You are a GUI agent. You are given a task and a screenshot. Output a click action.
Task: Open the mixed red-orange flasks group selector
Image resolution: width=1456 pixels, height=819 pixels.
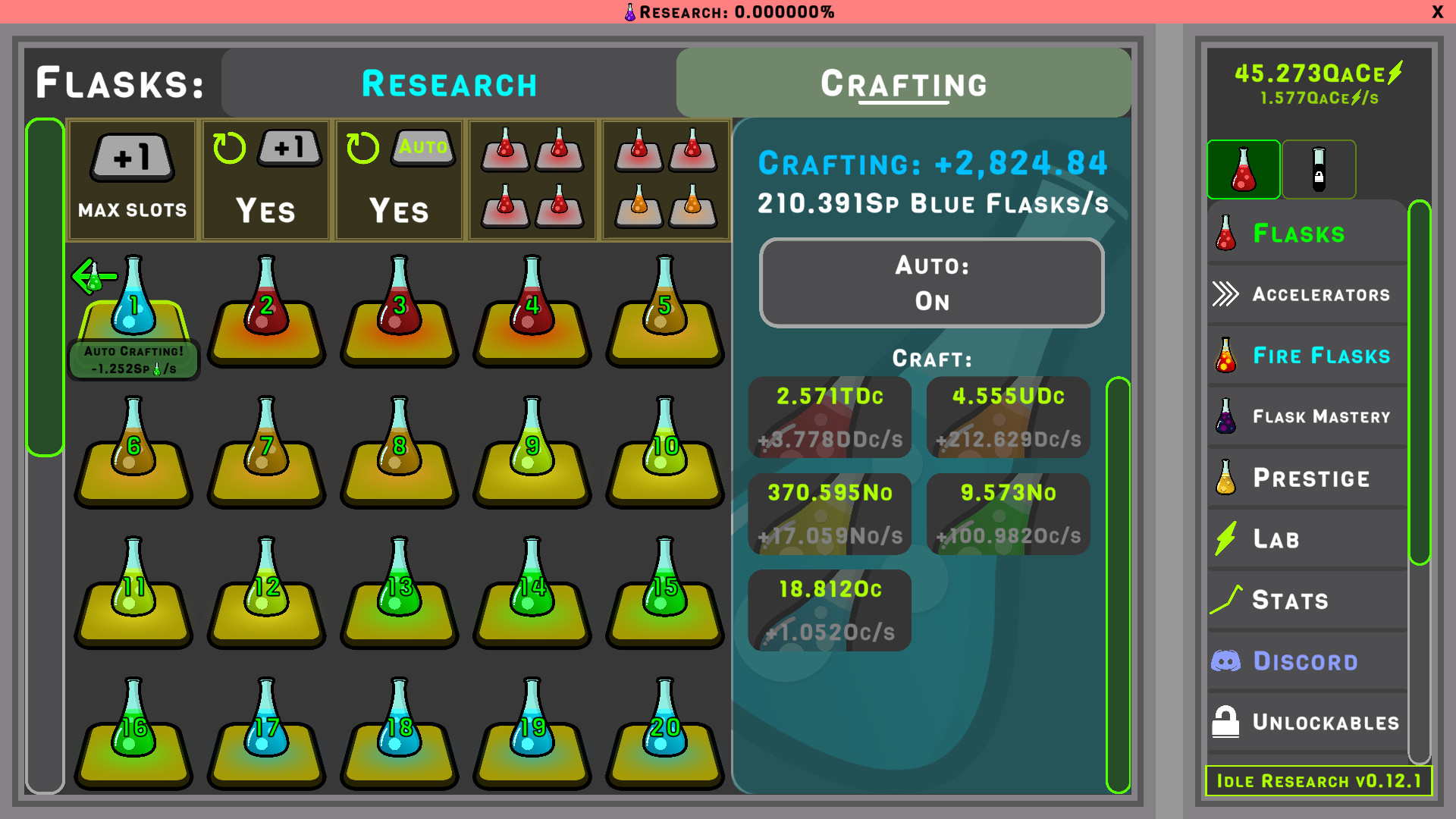click(665, 180)
